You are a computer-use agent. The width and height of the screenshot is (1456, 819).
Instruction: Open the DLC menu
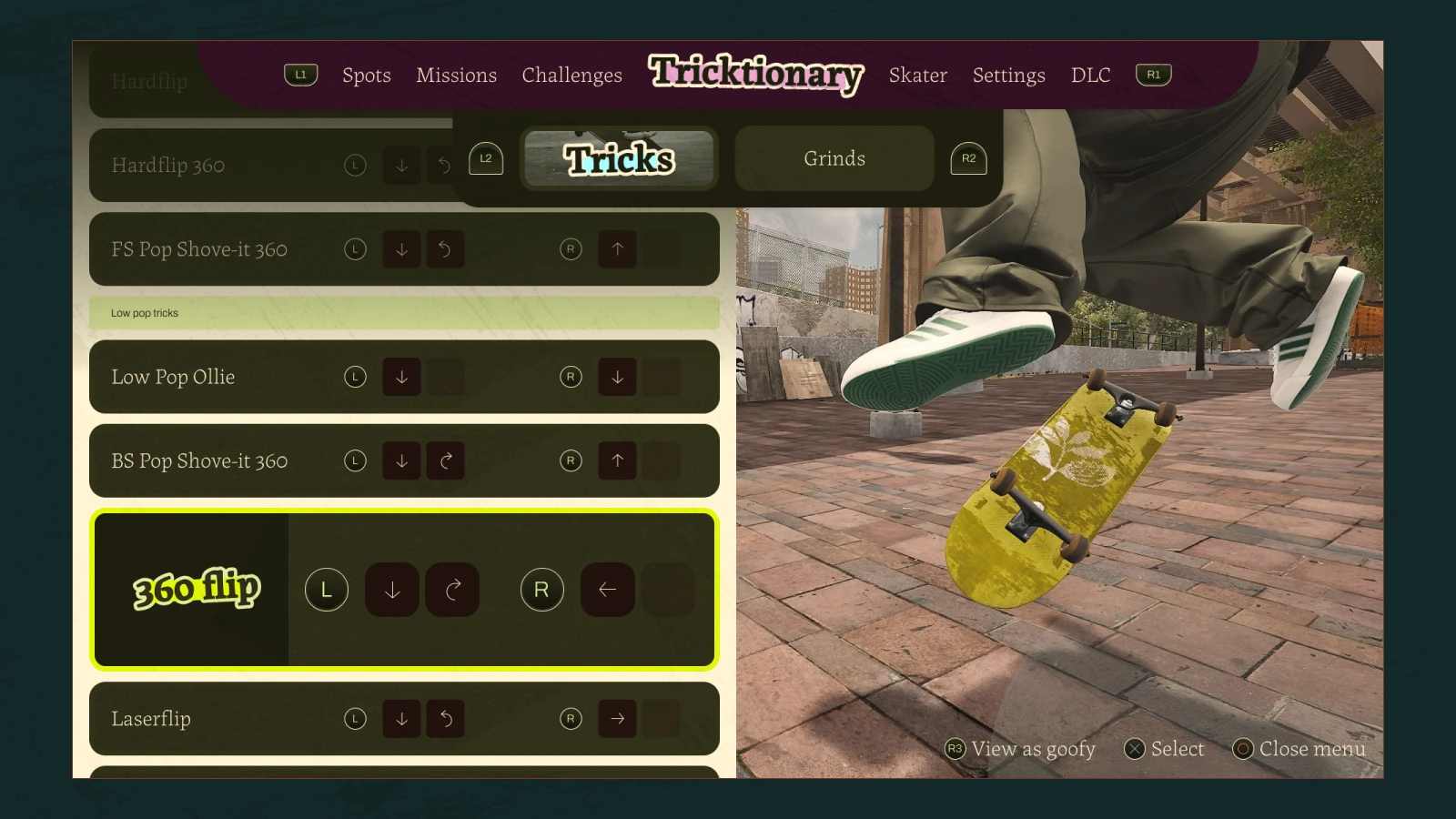pos(1090,76)
